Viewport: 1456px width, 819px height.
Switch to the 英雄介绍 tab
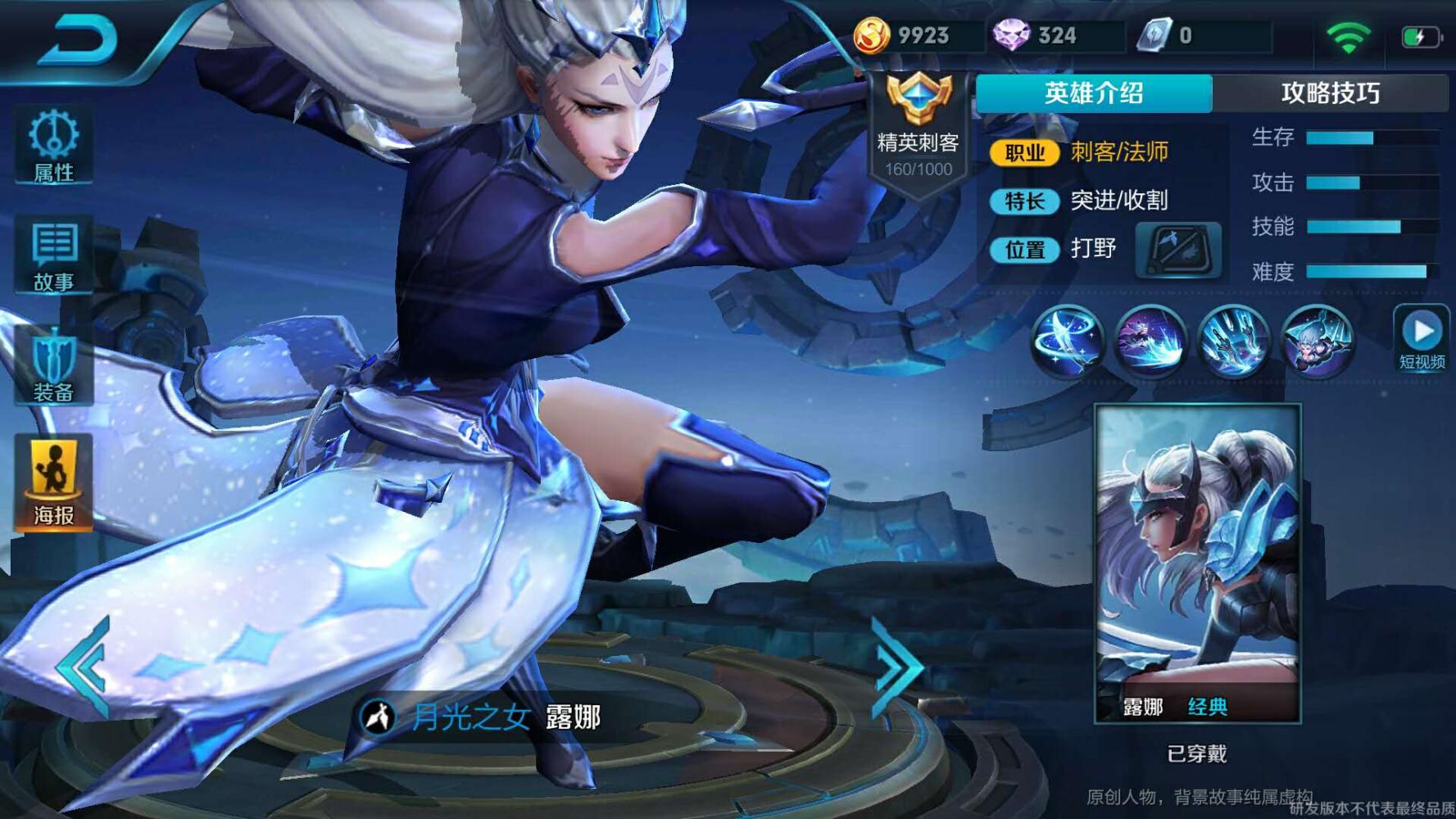coord(1093,93)
